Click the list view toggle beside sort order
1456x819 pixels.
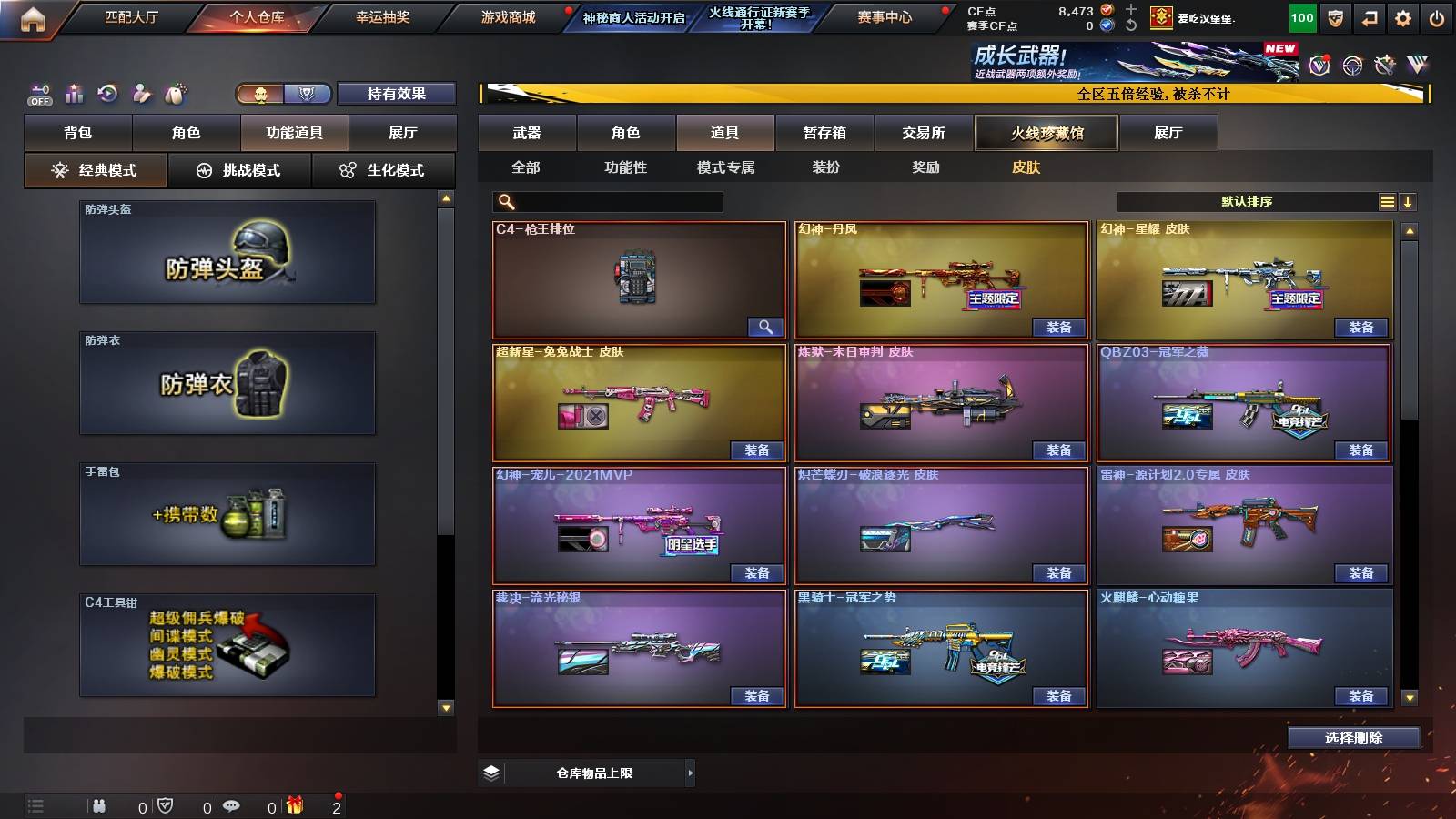coord(1387,200)
